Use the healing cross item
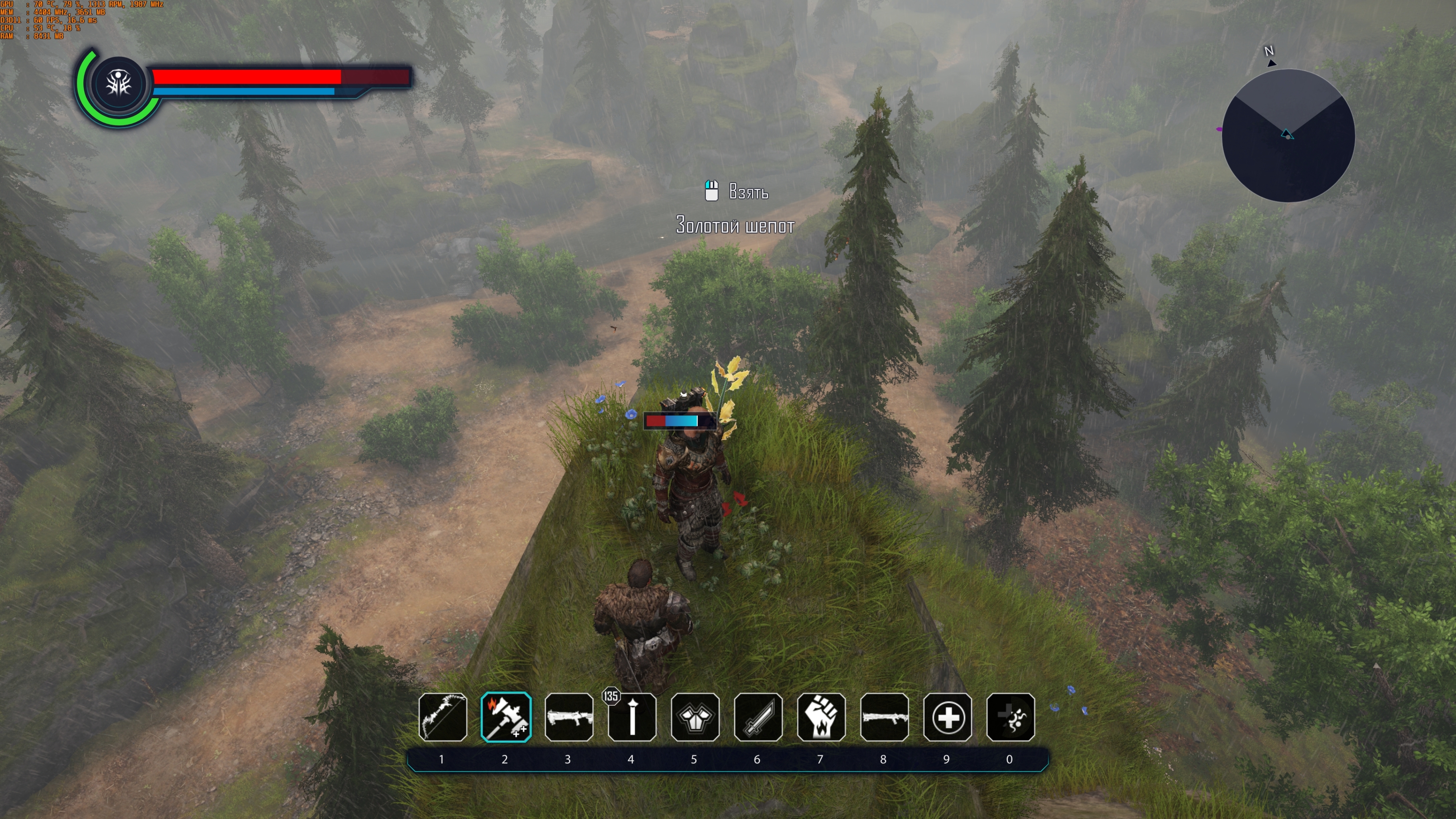Screen dimensions: 1456x819 pyautogui.click(x=947, y=717)
